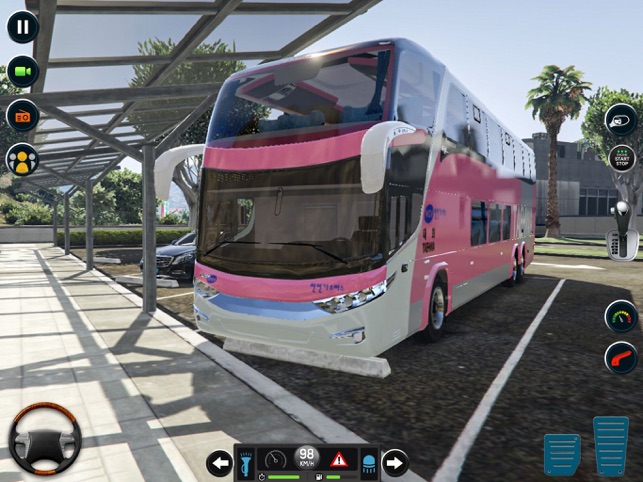Screen dimensions: 643x482
Task: Turn on the red hazard warning triangle
Action: pos(339,460)
